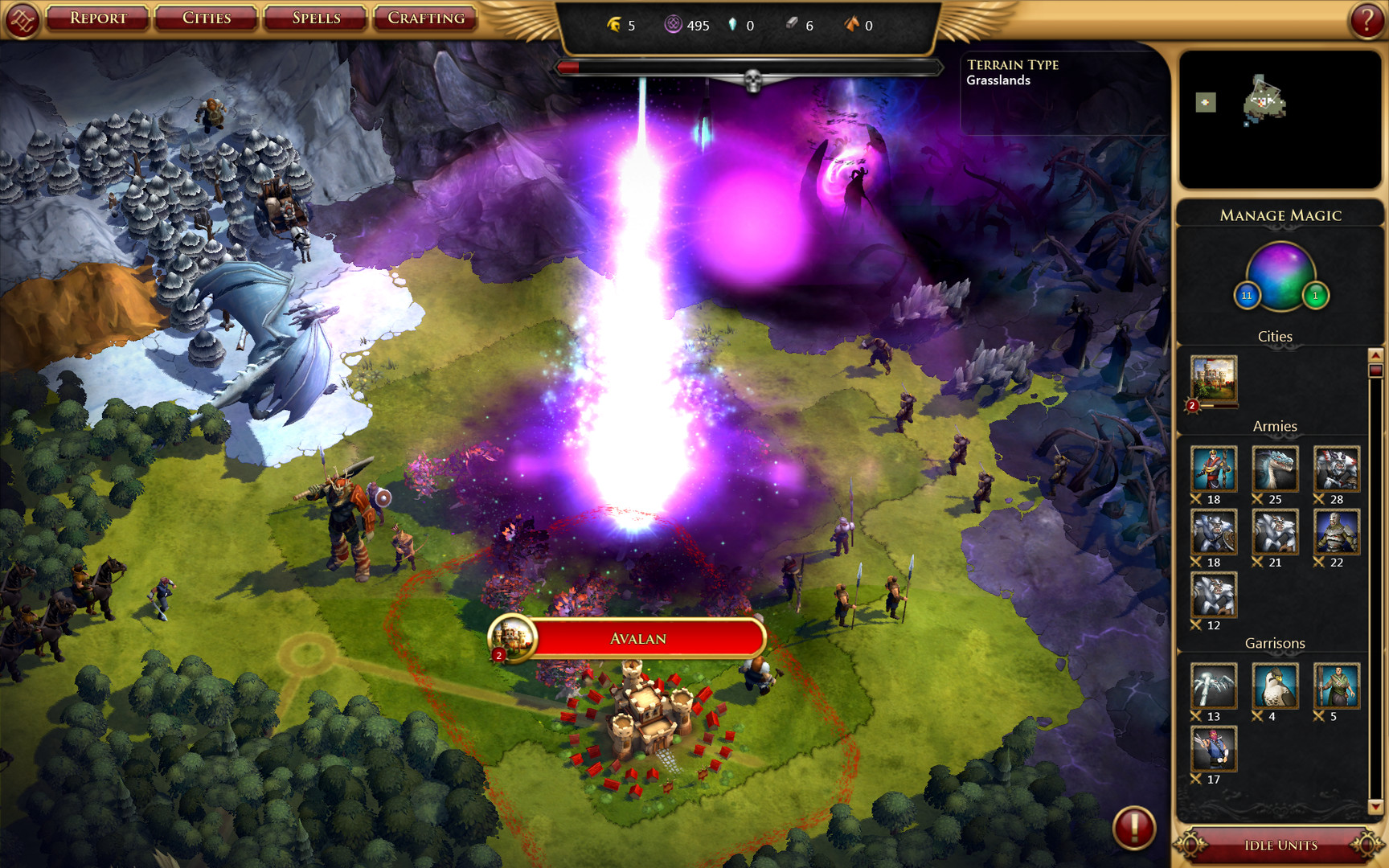Open the Cities menu
Image resolution: width=1389 pixels, height=868 pixels.
click(206, 17)
